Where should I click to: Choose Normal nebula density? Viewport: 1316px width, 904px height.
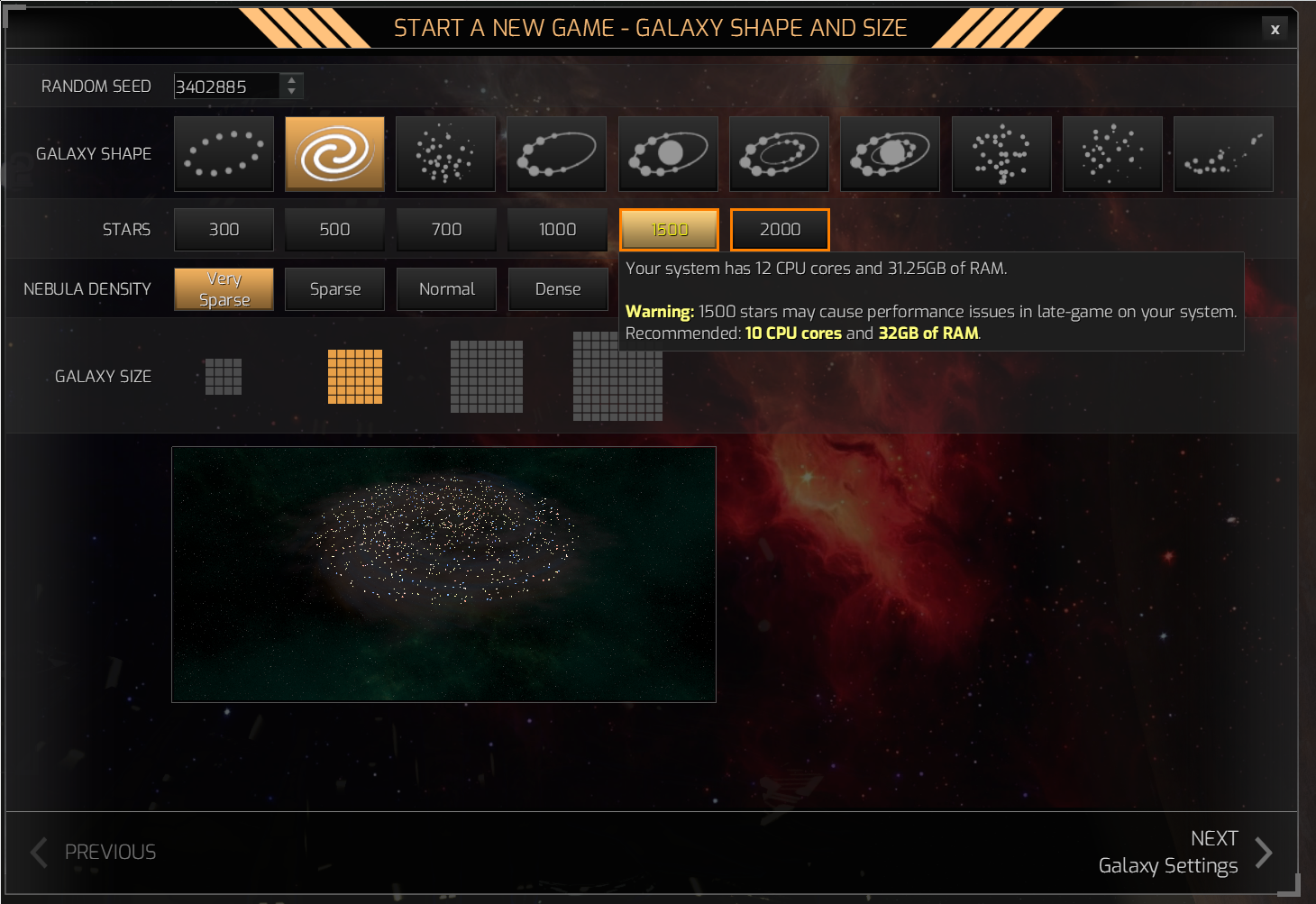(x=446, y=288)
